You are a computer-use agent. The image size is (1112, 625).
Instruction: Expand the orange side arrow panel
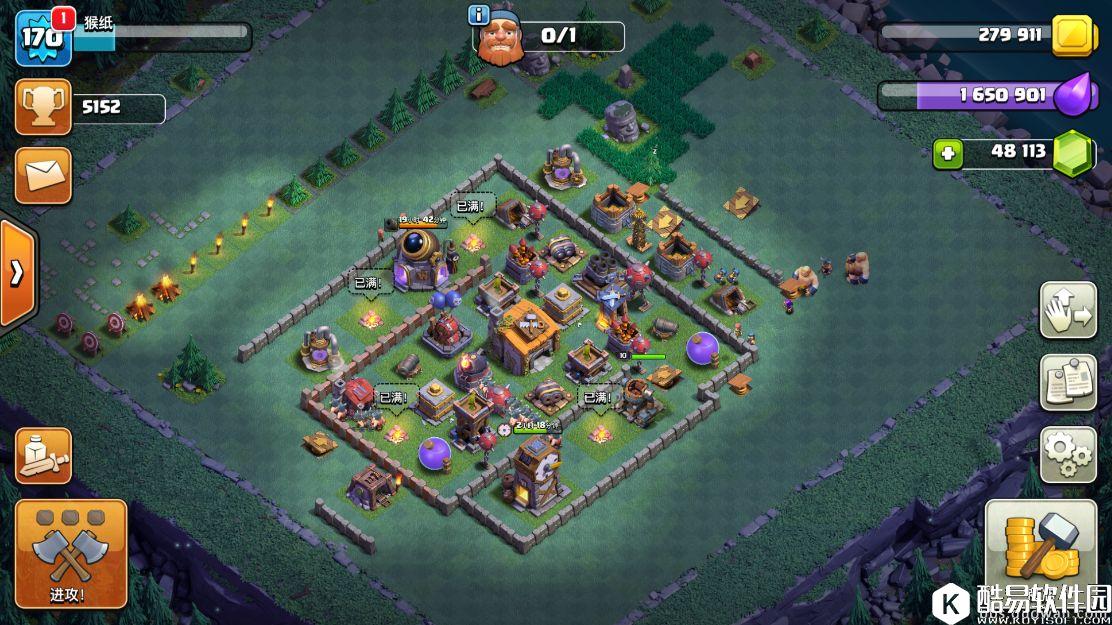(x=17, y=273)
